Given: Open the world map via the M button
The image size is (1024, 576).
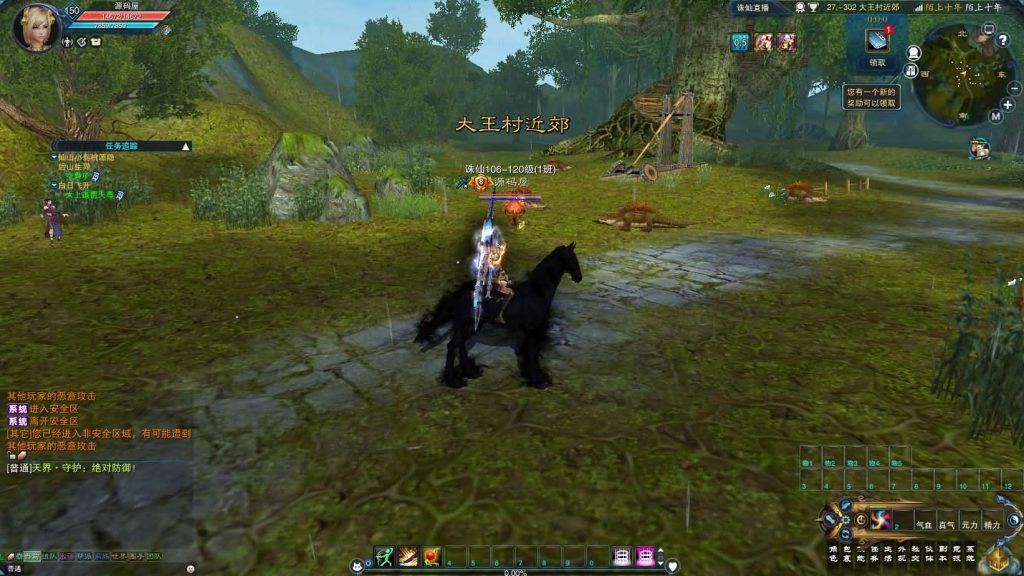Looking at the screenshot, I should 996,116.
